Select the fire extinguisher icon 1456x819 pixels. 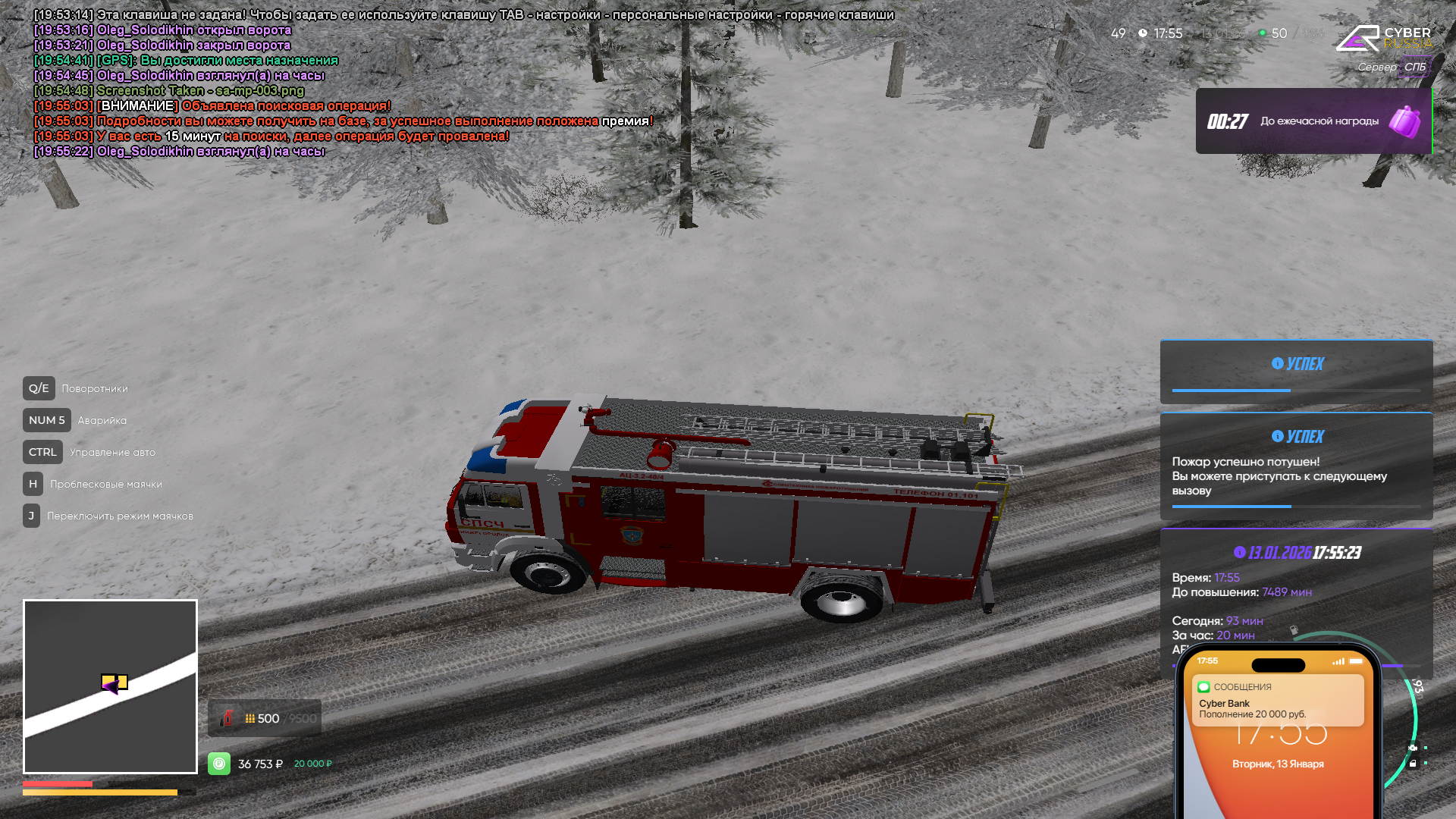[x=227, y=718]
